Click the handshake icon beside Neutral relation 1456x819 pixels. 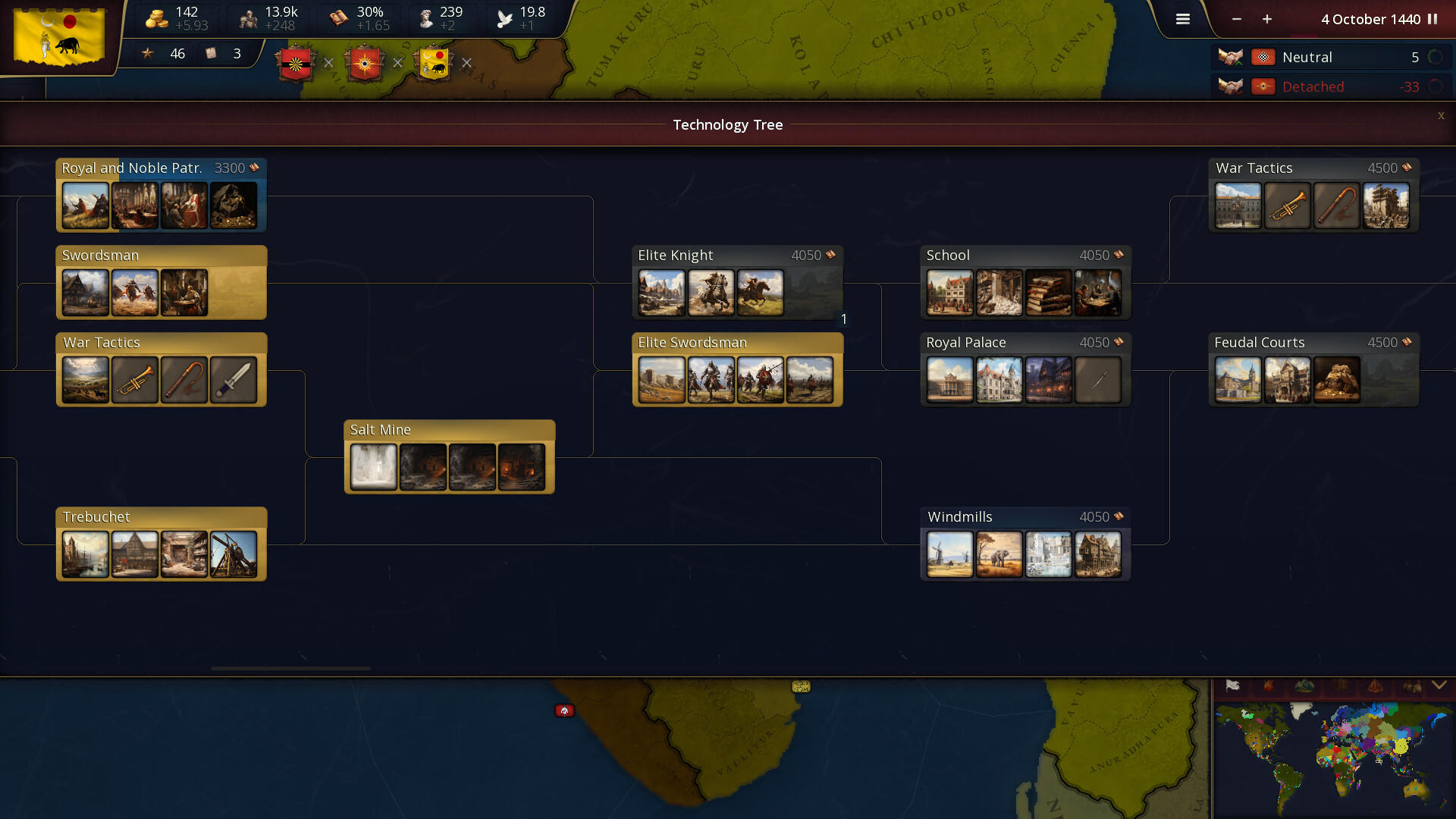[1232, 57]
